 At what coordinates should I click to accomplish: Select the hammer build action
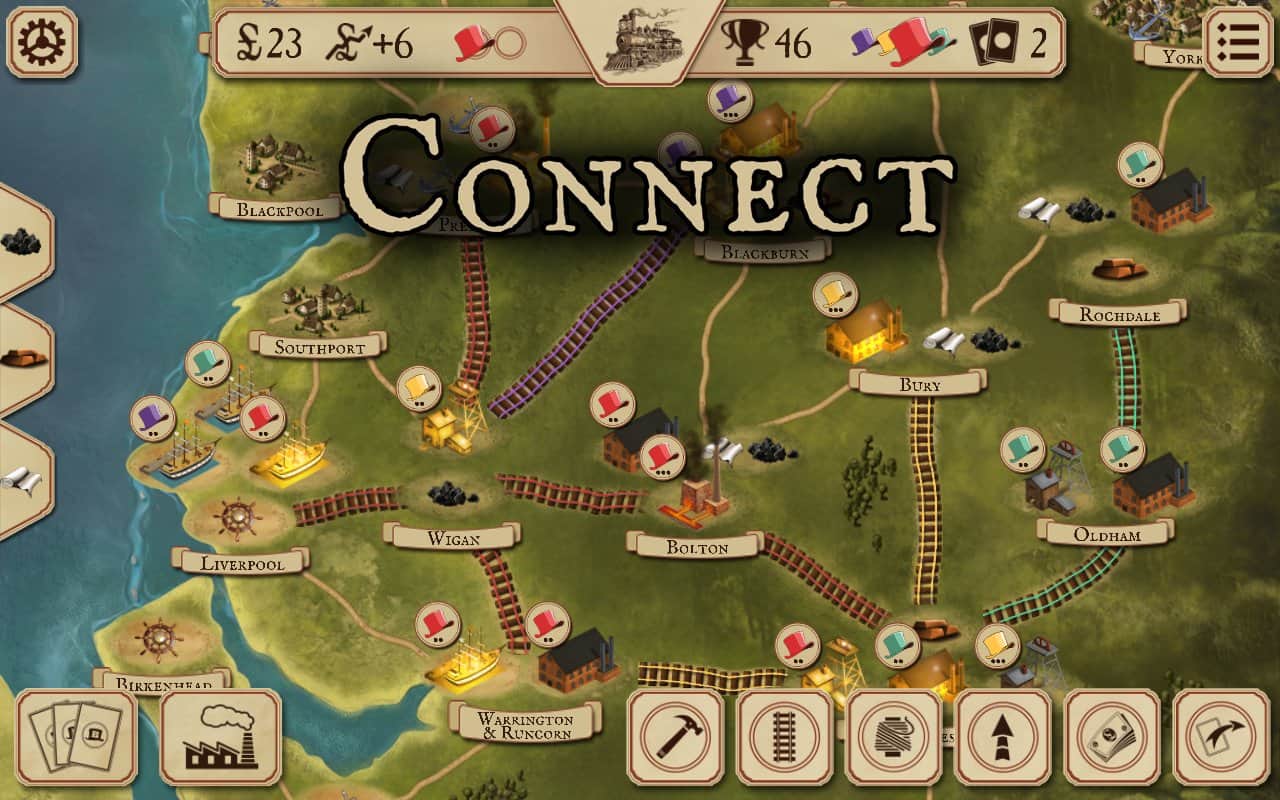coord(676,737)
